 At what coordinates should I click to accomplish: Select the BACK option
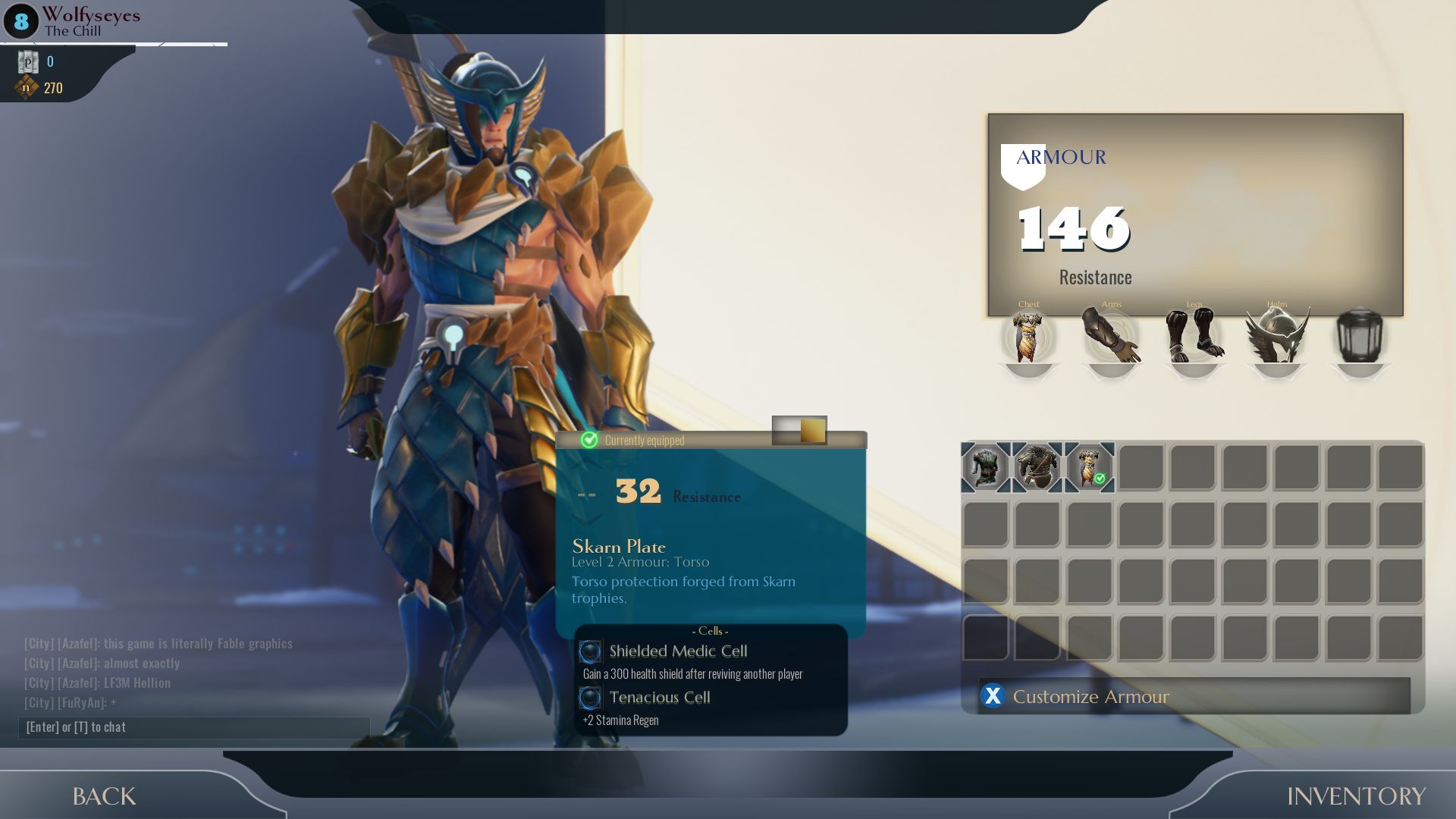pyautogui.click(x=104, y=796)
